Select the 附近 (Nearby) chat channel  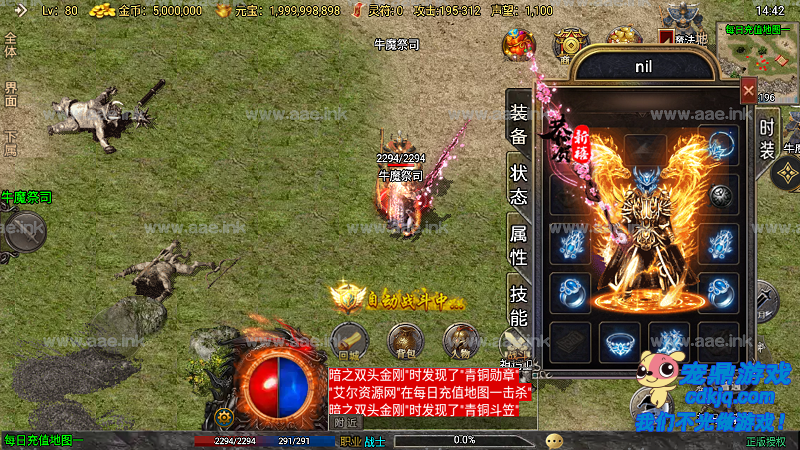coord(346,422)
